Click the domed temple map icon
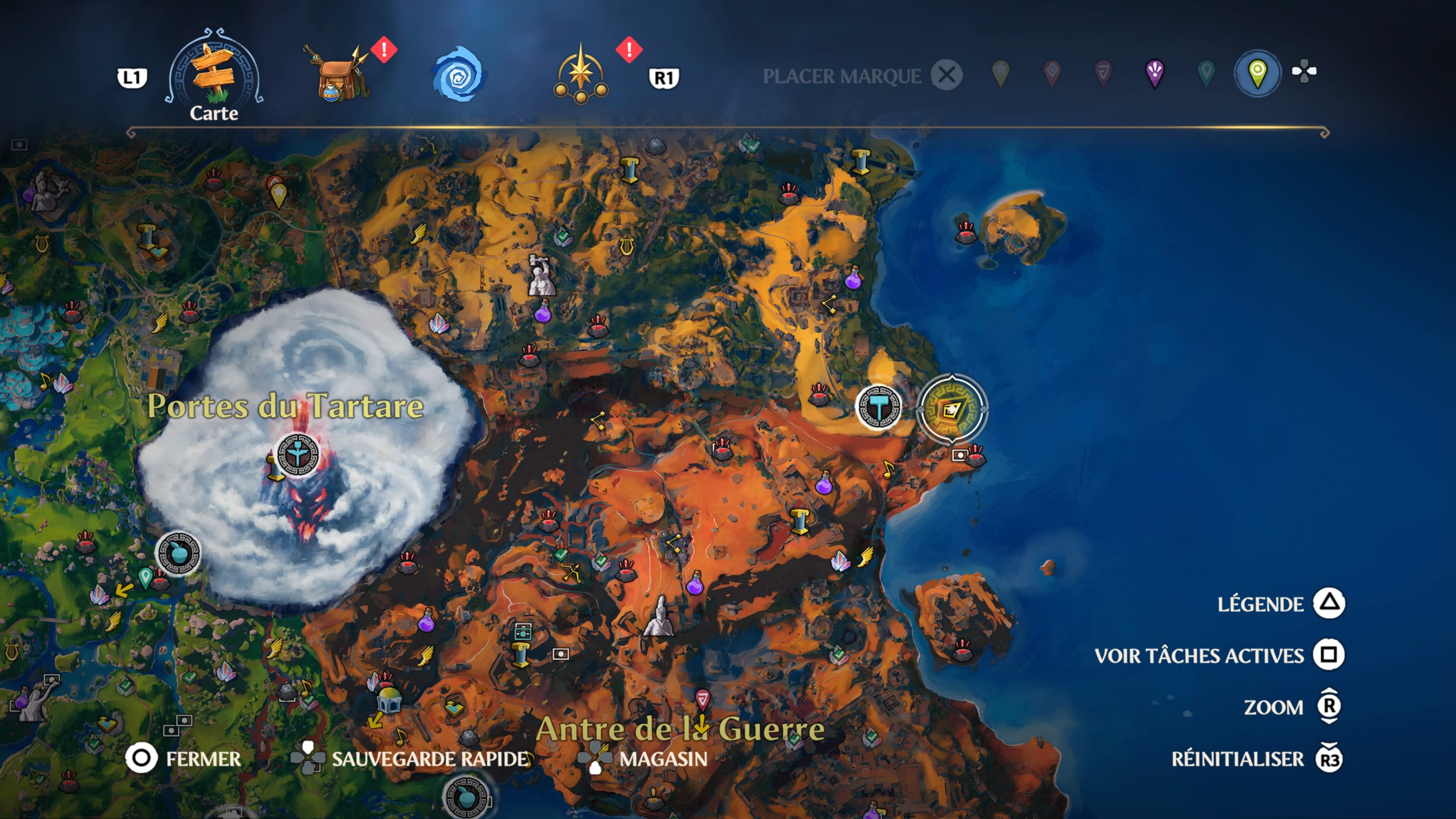Image resolution: width=1456 pixels, height=819 pixels. [x=389, y=698]
